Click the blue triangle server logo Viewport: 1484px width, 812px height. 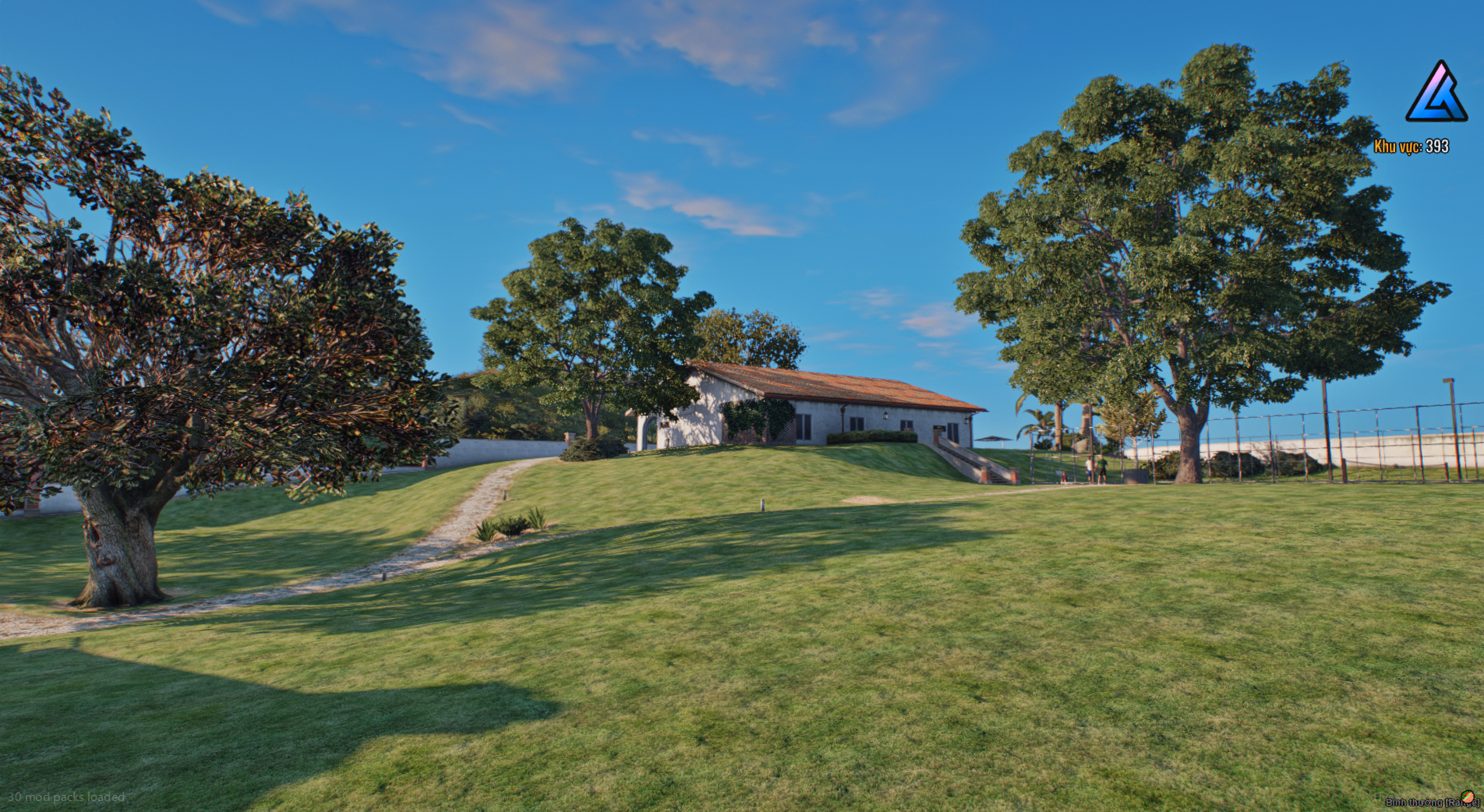pyautogui.click(x=1436, y=93)
